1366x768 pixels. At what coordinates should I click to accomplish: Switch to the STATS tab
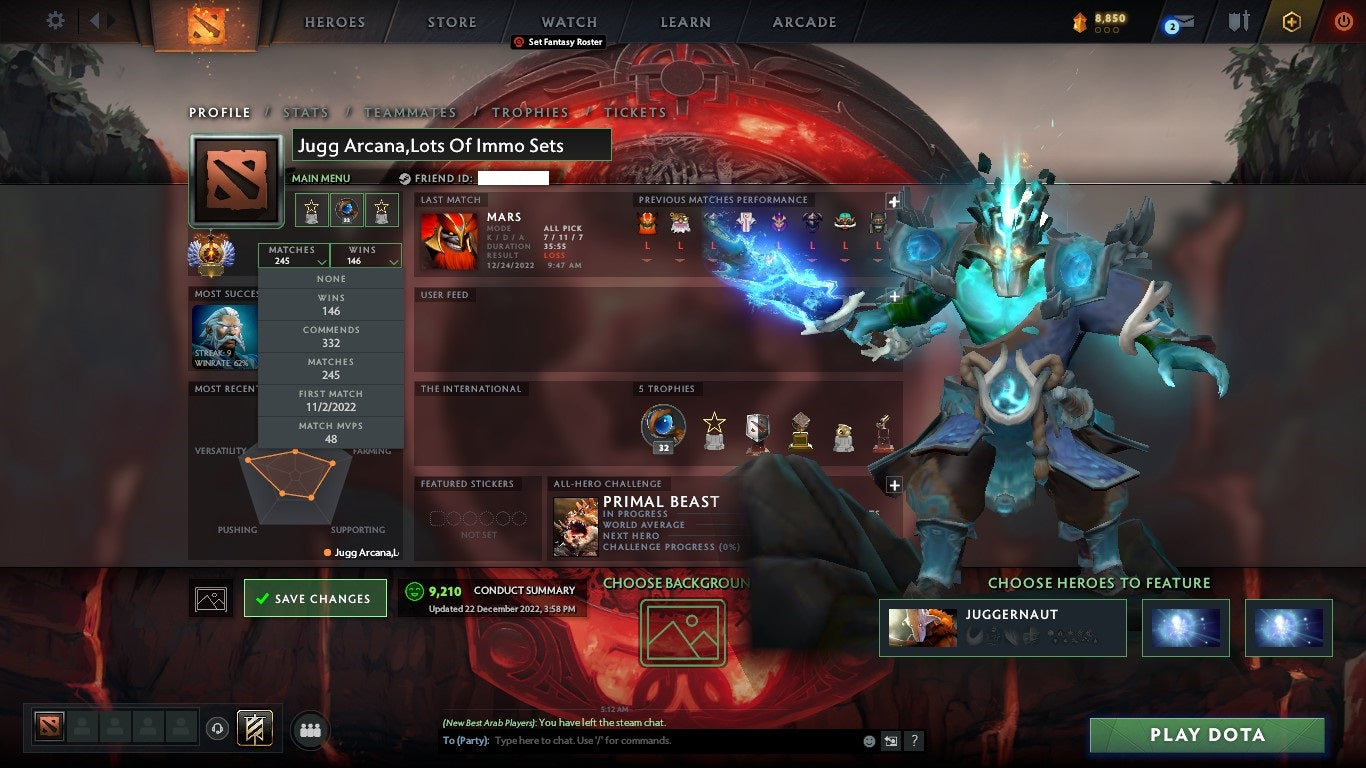(306, 112)
